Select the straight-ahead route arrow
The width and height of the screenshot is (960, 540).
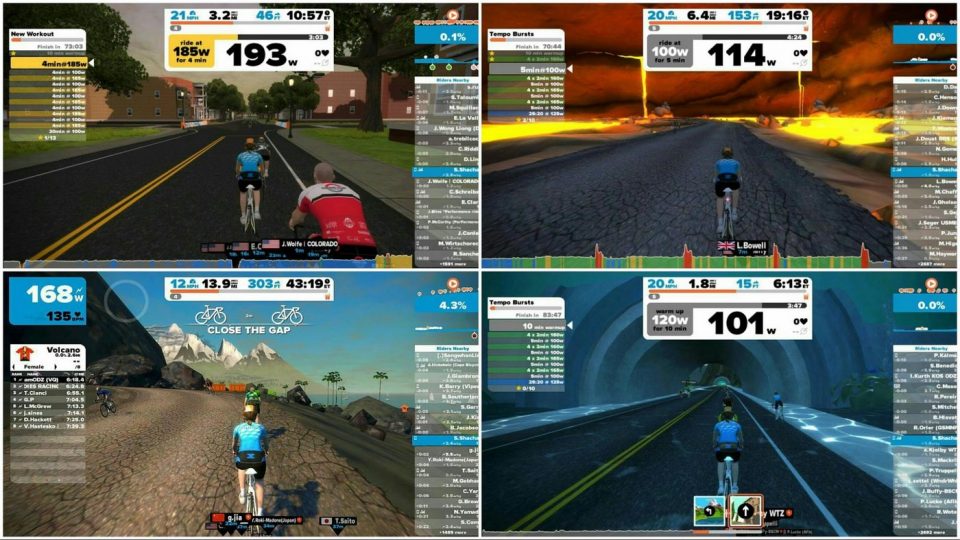744,511
